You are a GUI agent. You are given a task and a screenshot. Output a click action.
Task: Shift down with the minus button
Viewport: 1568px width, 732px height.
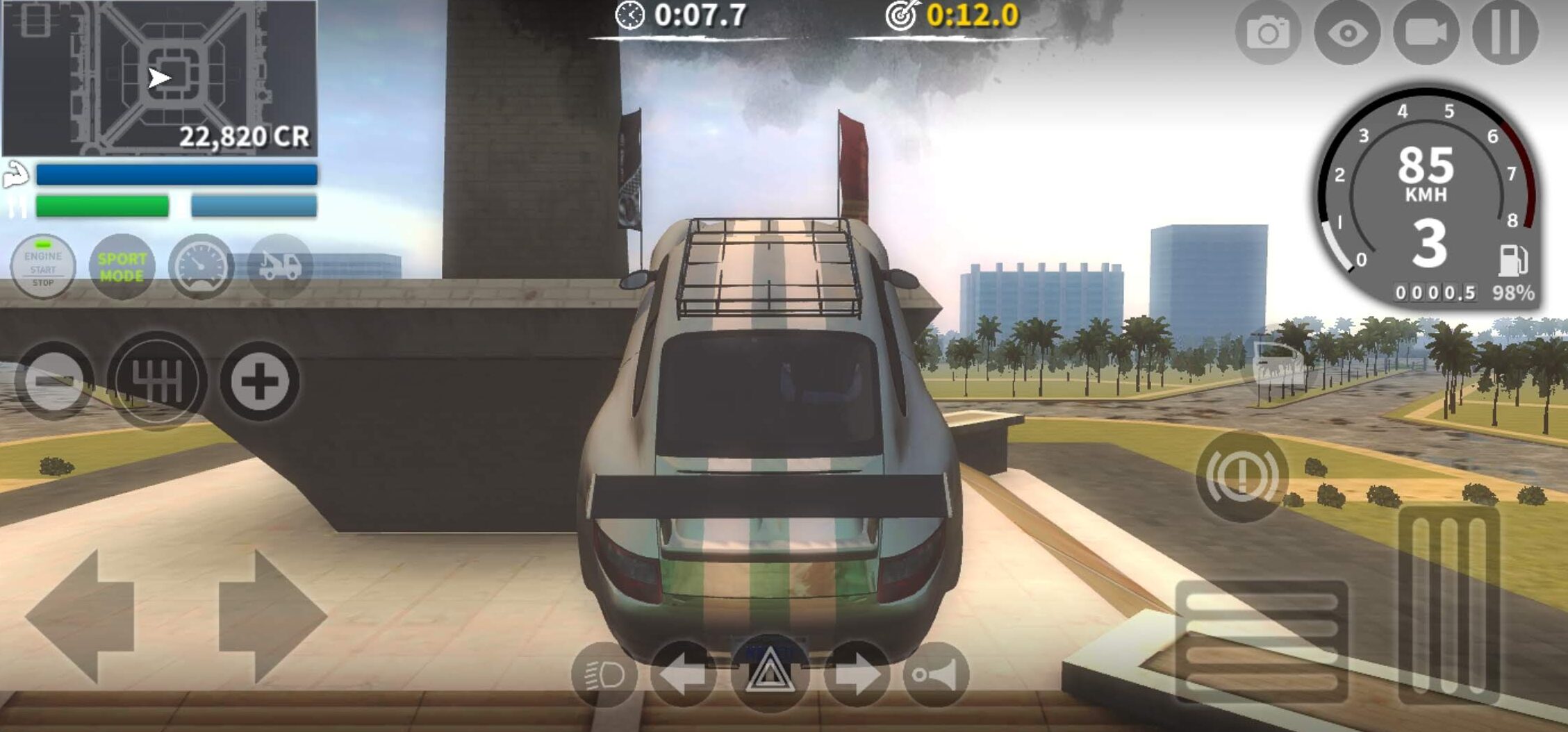[54, 381]
